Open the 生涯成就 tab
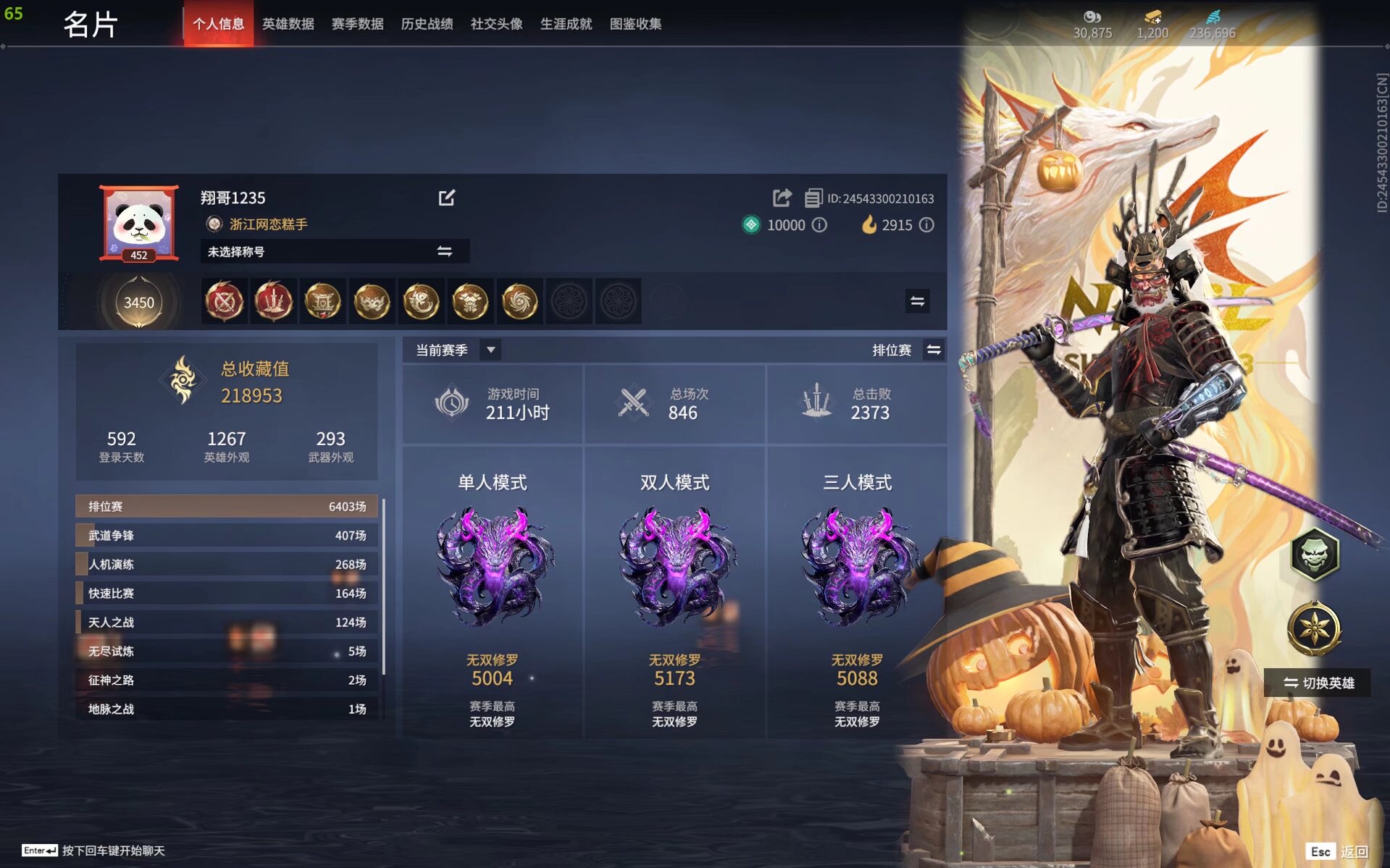 pos(566,24)
